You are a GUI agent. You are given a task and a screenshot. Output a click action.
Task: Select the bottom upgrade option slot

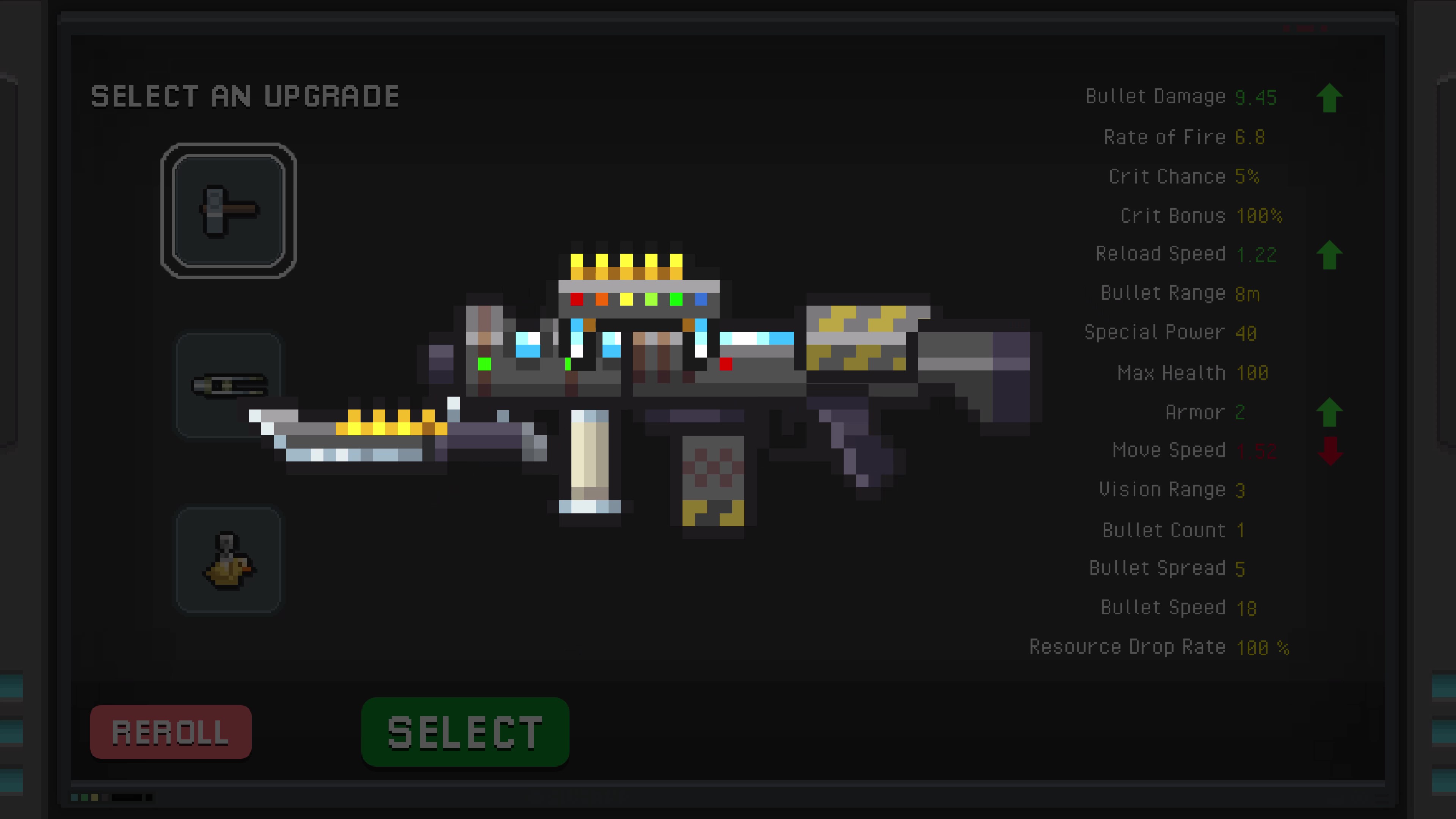[x=228, y=560]
